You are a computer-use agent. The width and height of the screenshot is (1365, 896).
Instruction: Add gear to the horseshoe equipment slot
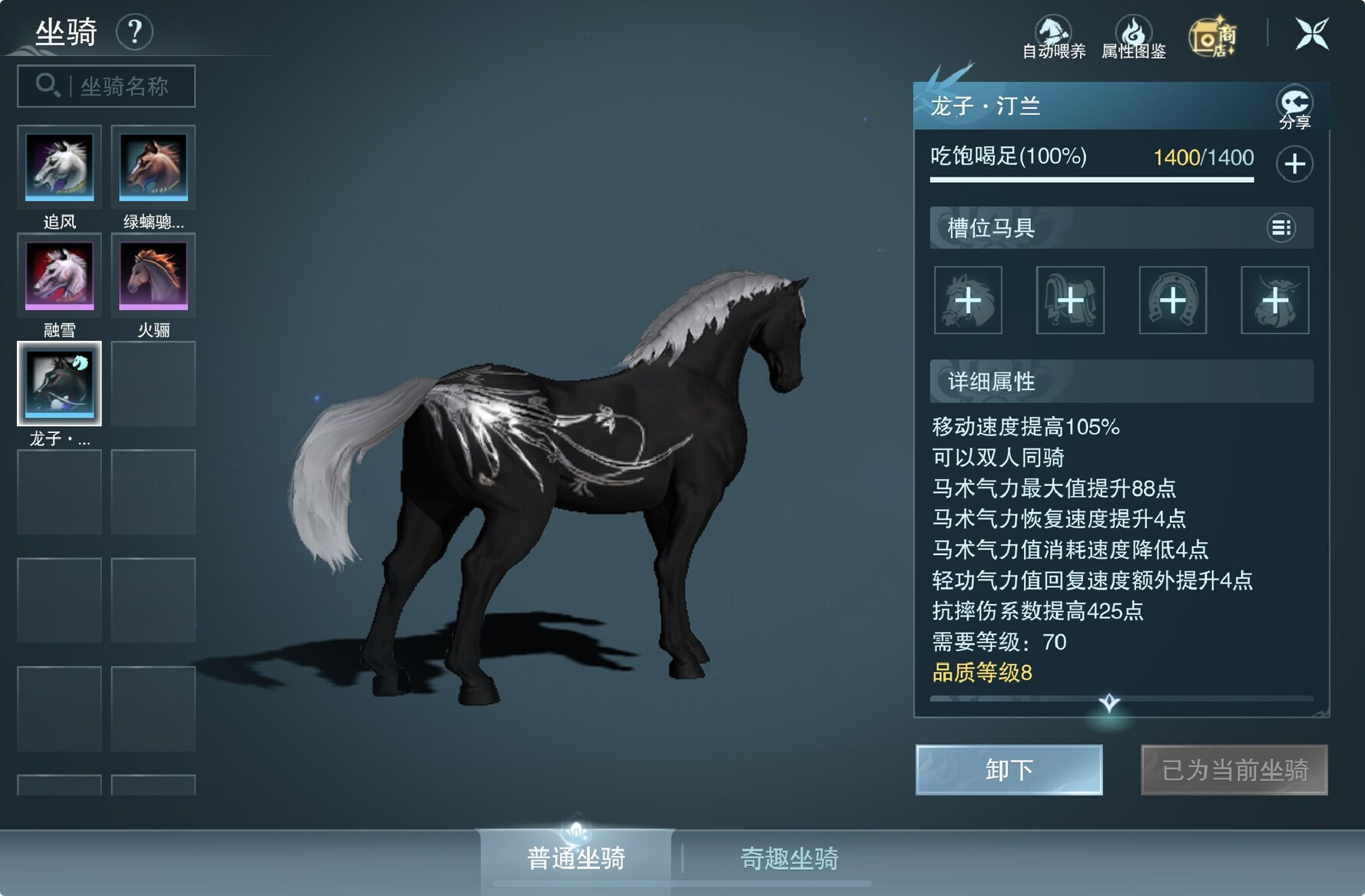pos(1172,300)
